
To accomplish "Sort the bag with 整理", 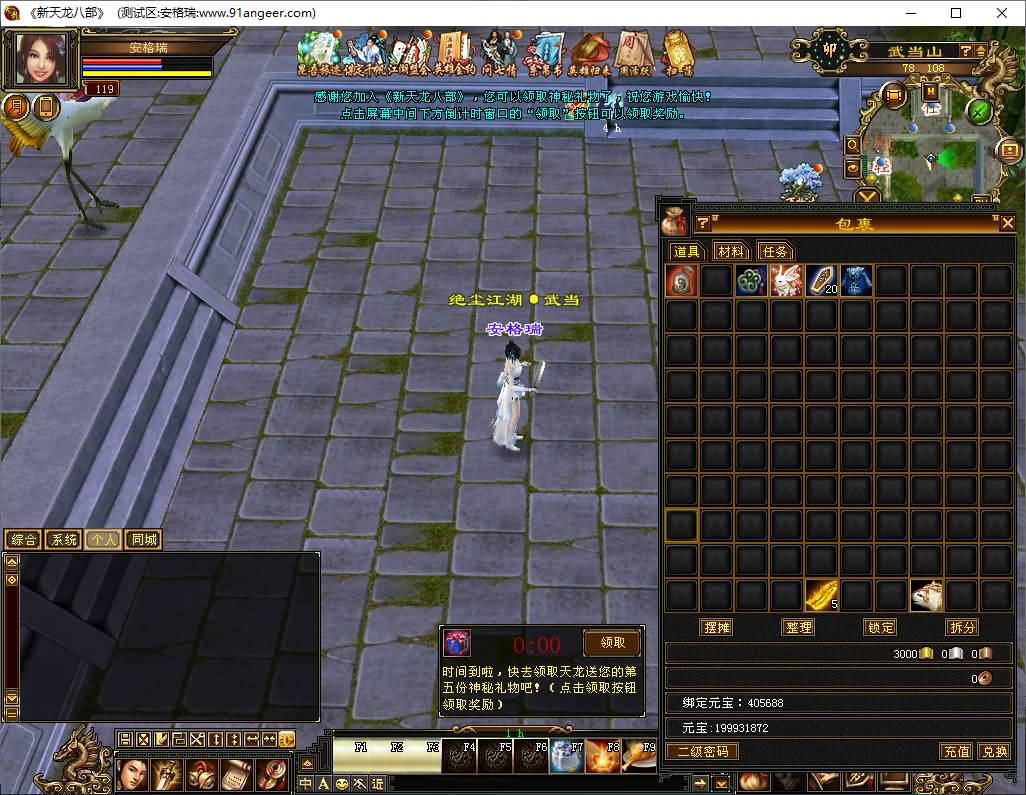I will coord(798,627).
